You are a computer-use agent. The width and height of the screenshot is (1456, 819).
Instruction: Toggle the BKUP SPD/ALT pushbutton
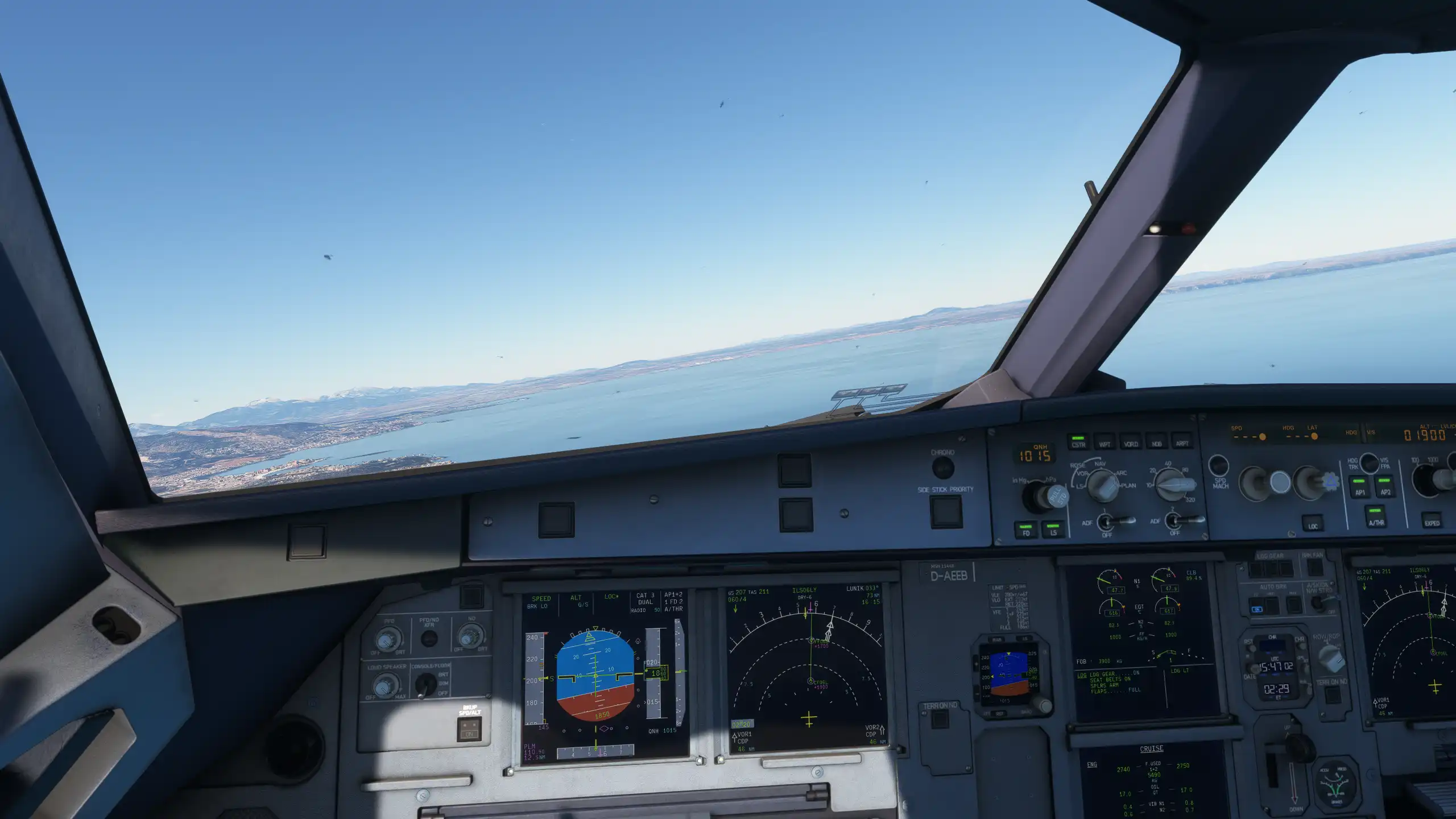click(x=470, y=729)
